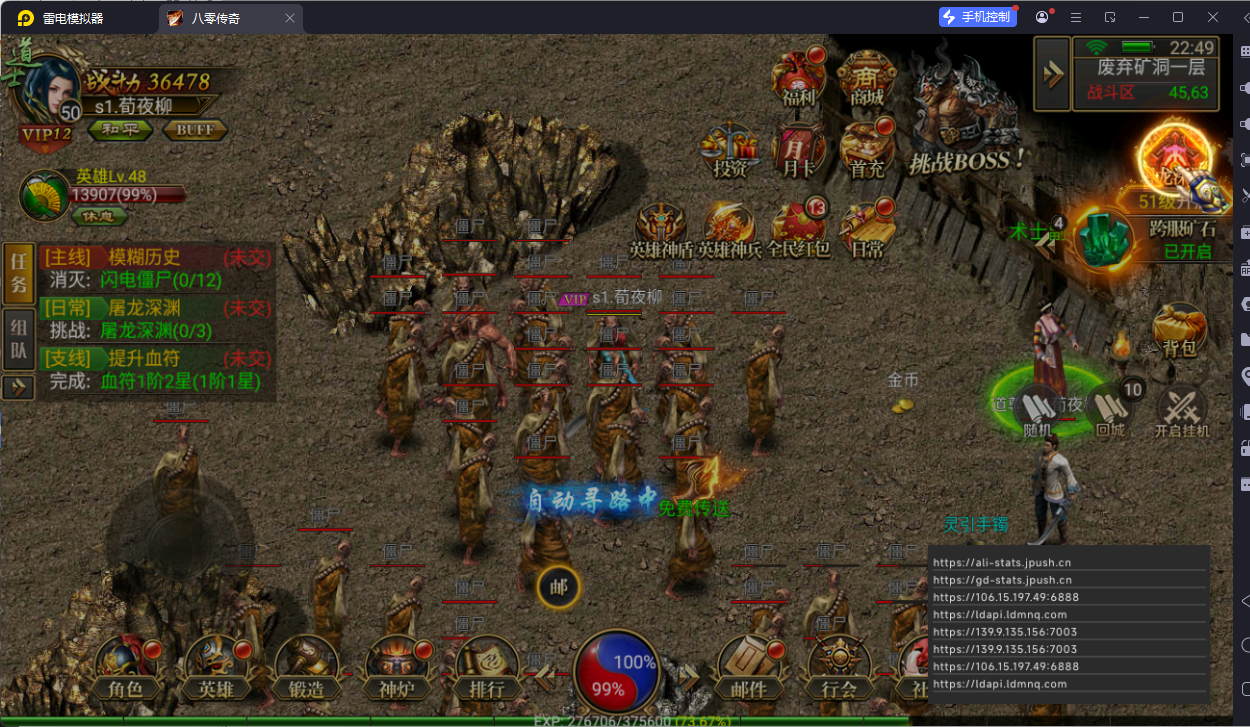Image resolution: width=1250 pixels, height=727 pixels.
Task: Use the 随机 random teleport scroll
Action: point(1038,412)
